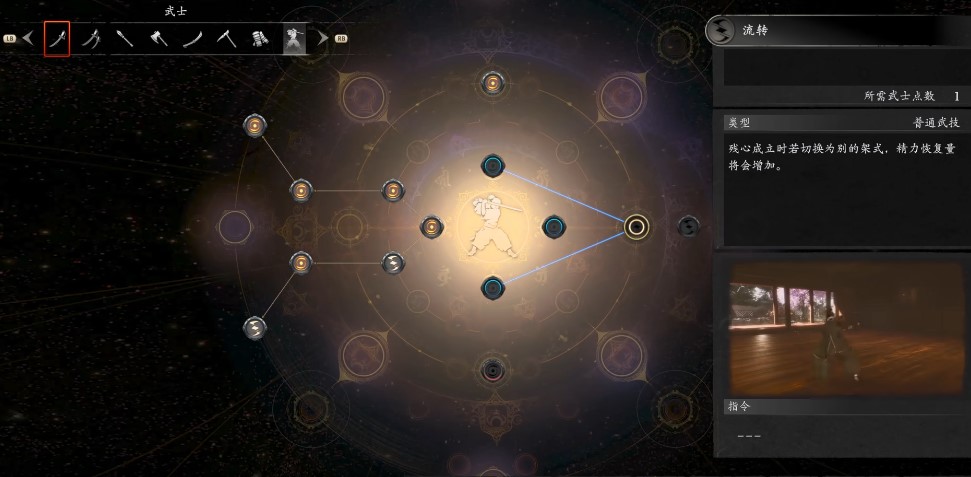
Task: Switch to the long curved odachi tab
Action: point(192,40)
